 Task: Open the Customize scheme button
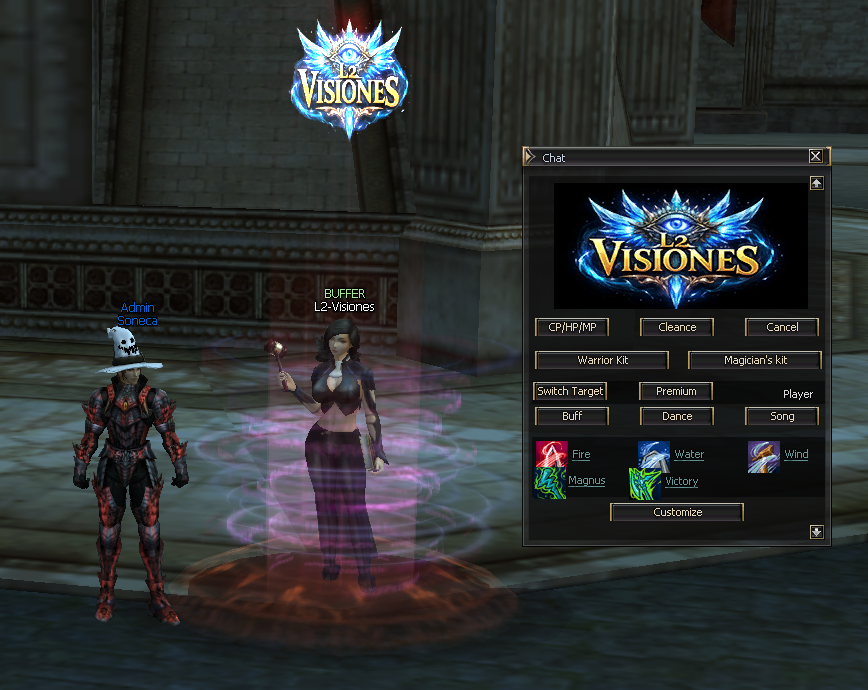tap(677, 512)
